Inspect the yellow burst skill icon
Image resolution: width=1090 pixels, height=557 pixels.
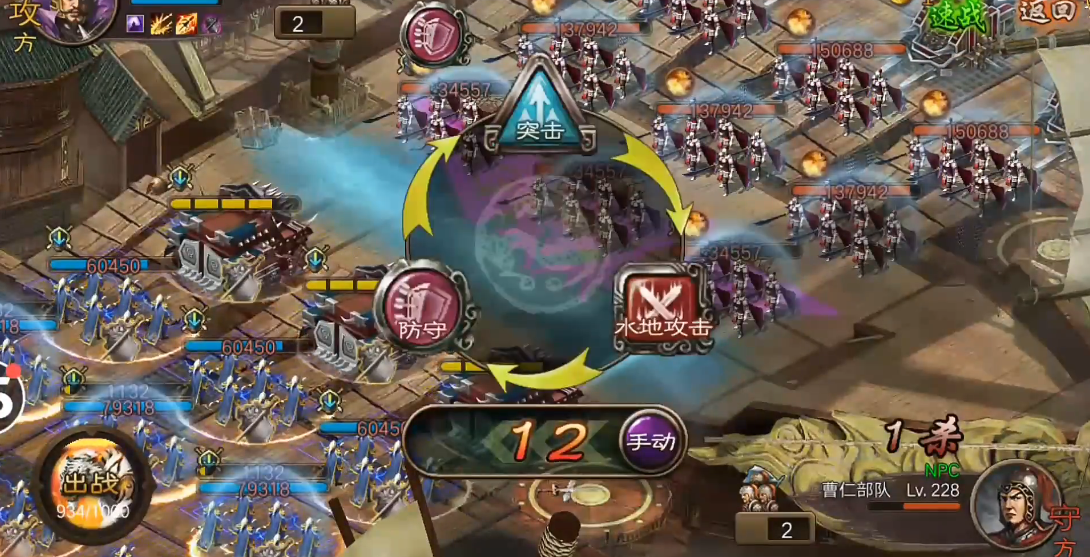[x=161, y=24]
